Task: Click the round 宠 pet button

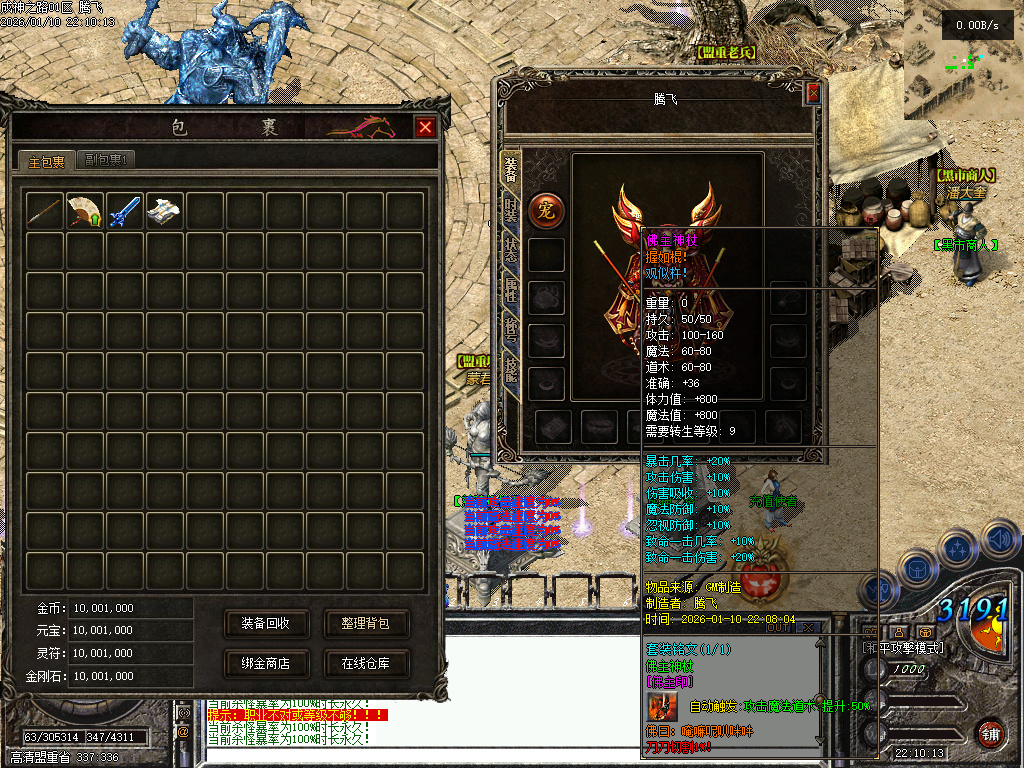Action: pos(546,211)
